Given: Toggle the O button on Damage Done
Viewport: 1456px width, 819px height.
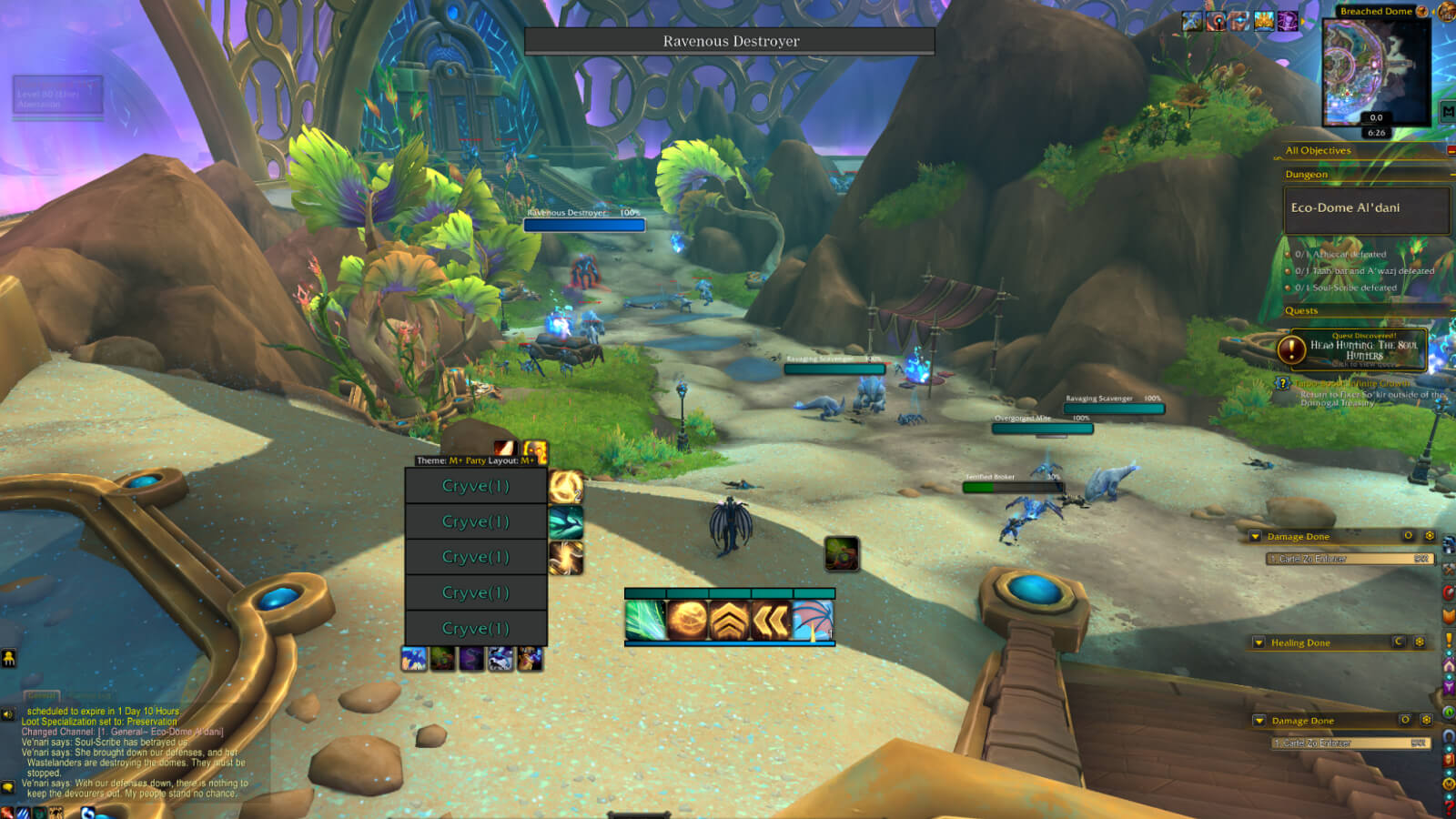Looking at the screenshot, I should 1407,536.
